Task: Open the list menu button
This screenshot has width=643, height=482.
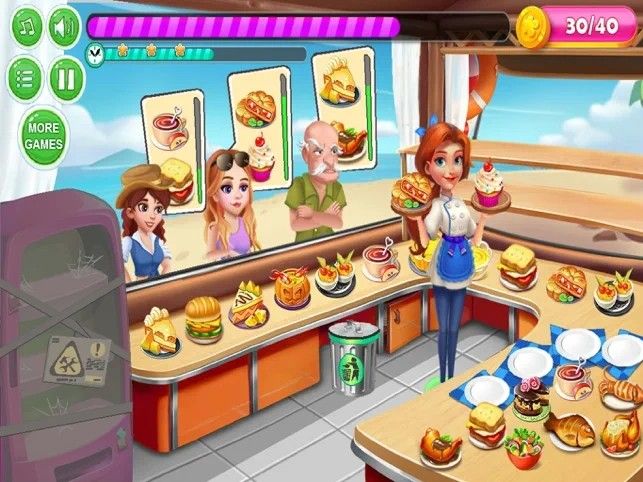Action: (x=27, y=75)
